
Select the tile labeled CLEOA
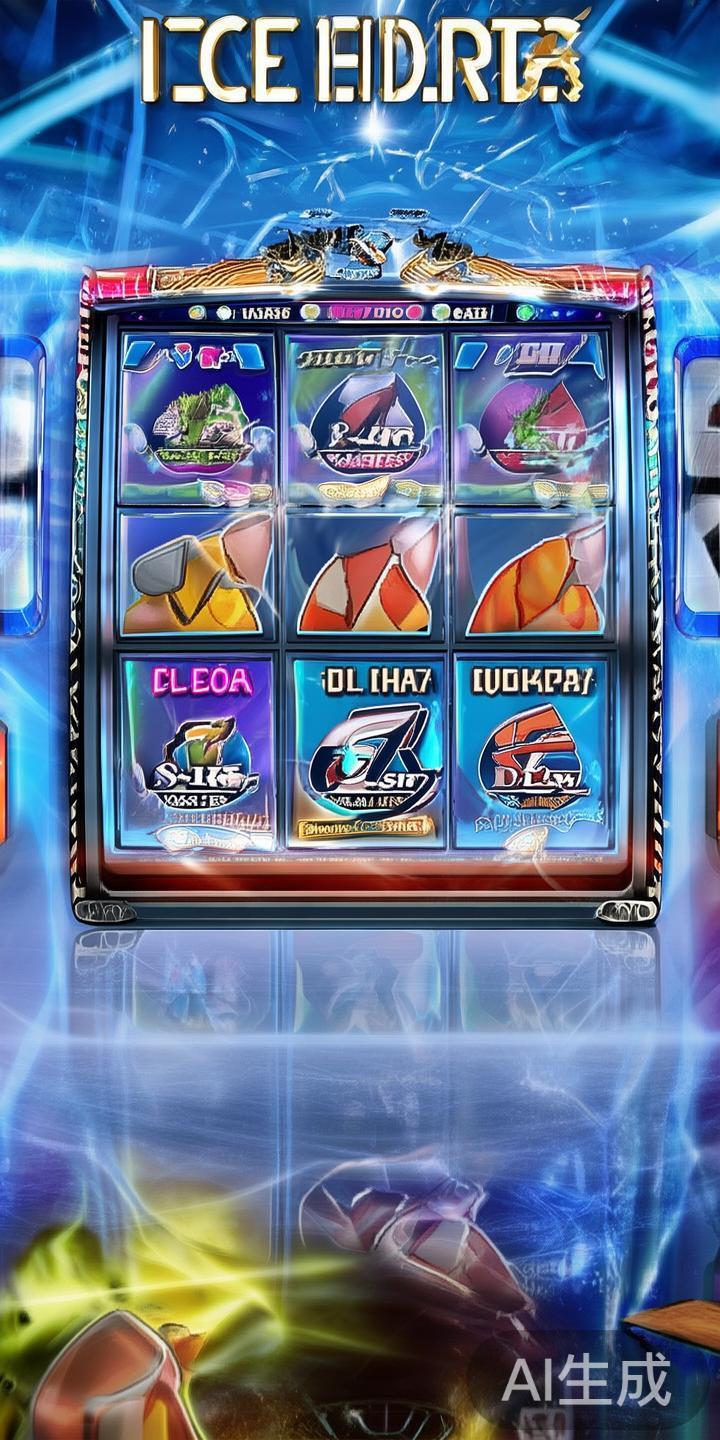tap(197, 752)
